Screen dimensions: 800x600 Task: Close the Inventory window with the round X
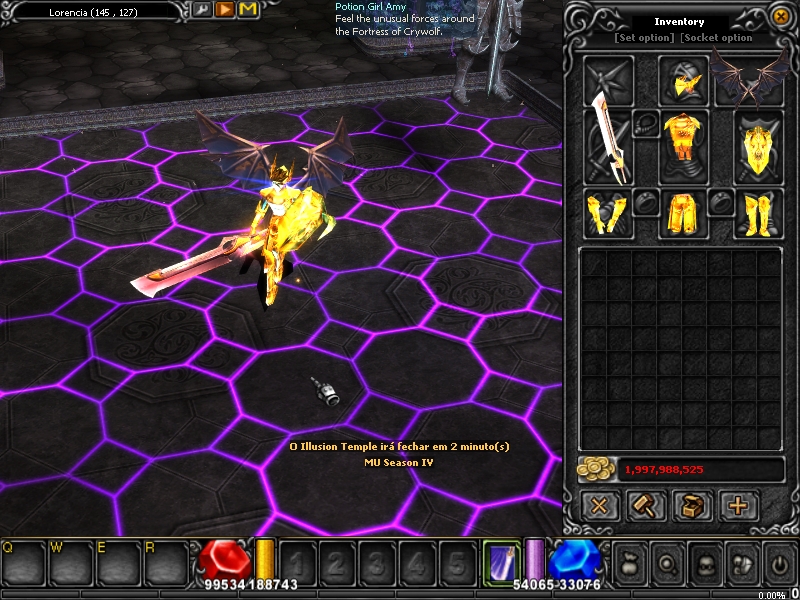(x=781, y=17)
